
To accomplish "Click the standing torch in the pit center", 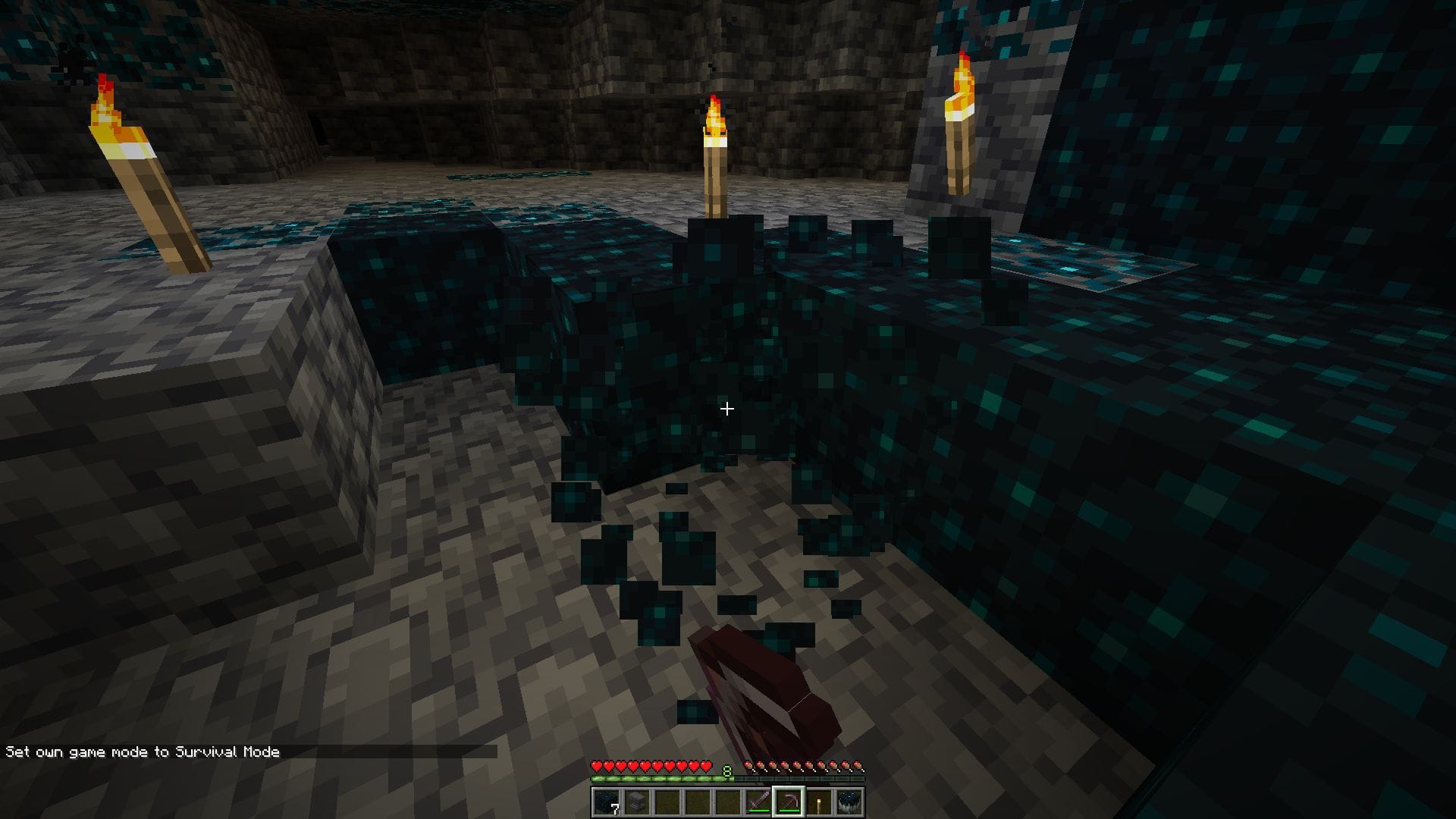I will tap(714, 167).
